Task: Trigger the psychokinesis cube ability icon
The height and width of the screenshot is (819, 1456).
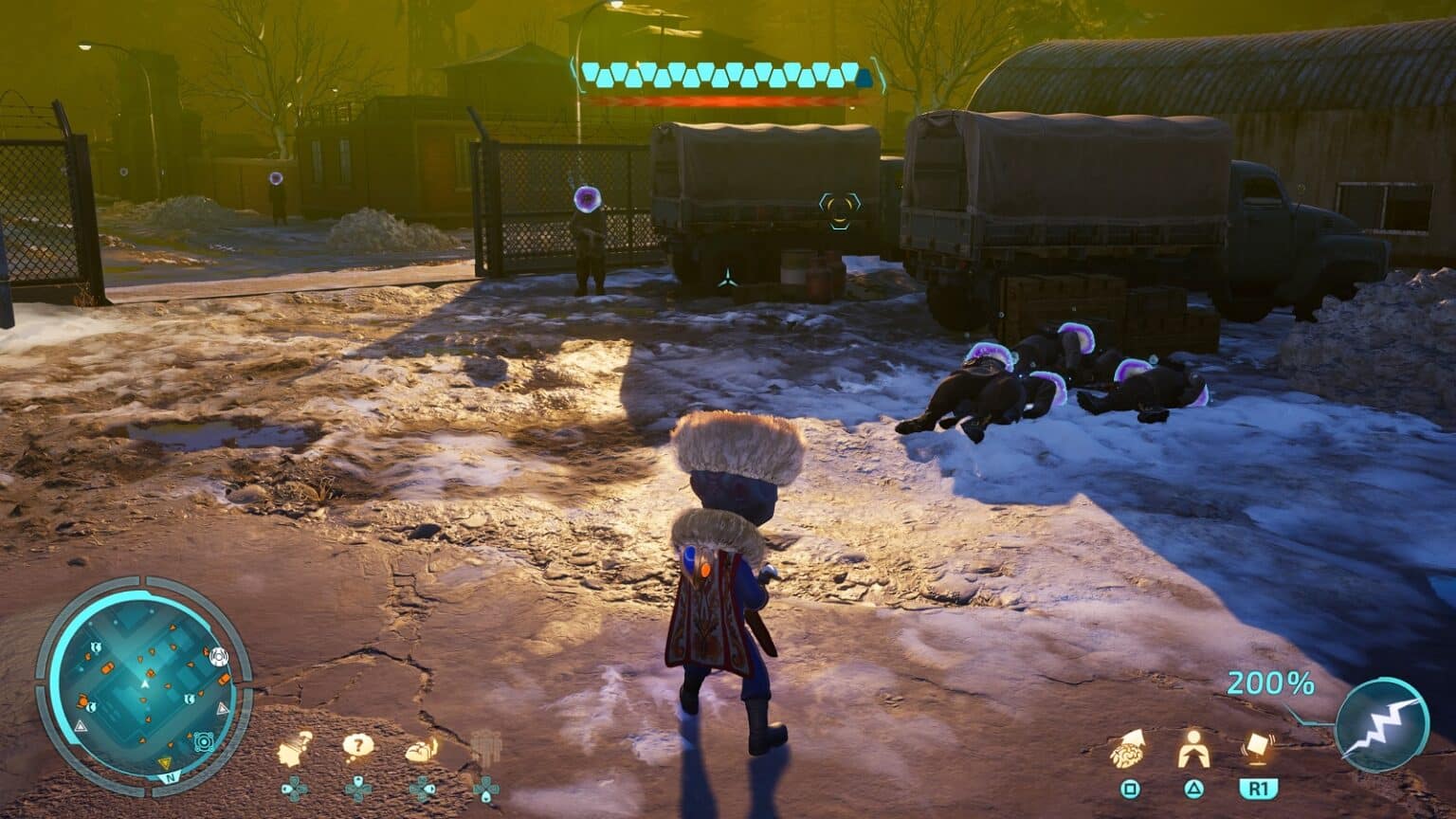Action: (x=1258, y=747)
